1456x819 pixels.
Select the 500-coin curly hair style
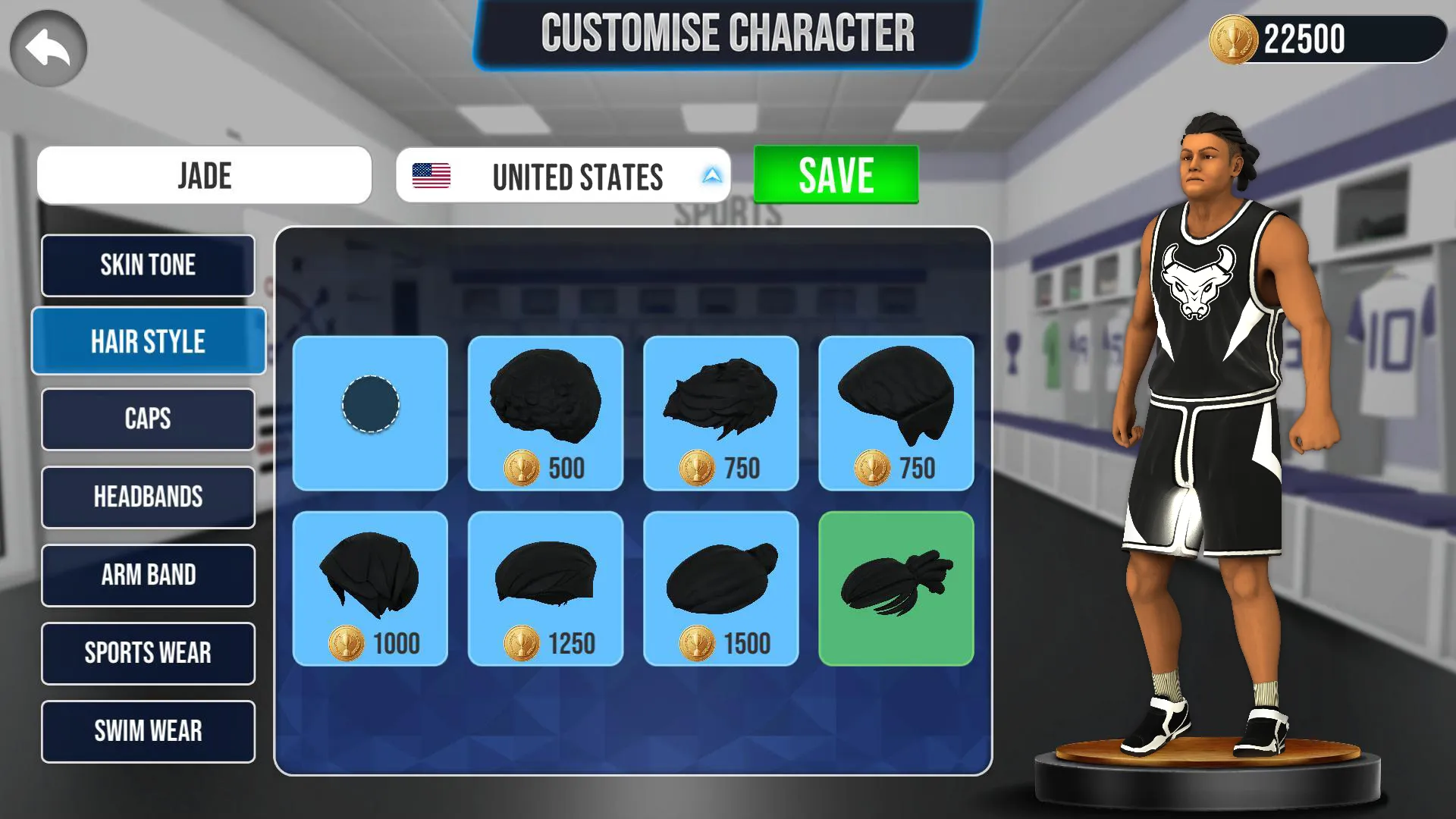coord(545,413)
